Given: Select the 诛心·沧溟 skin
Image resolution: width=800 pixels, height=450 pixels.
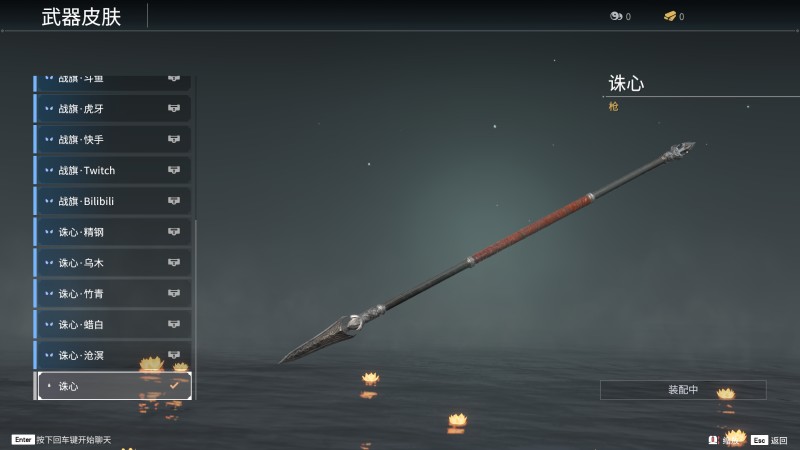Looking at the screenshot, I should (112, 355).
